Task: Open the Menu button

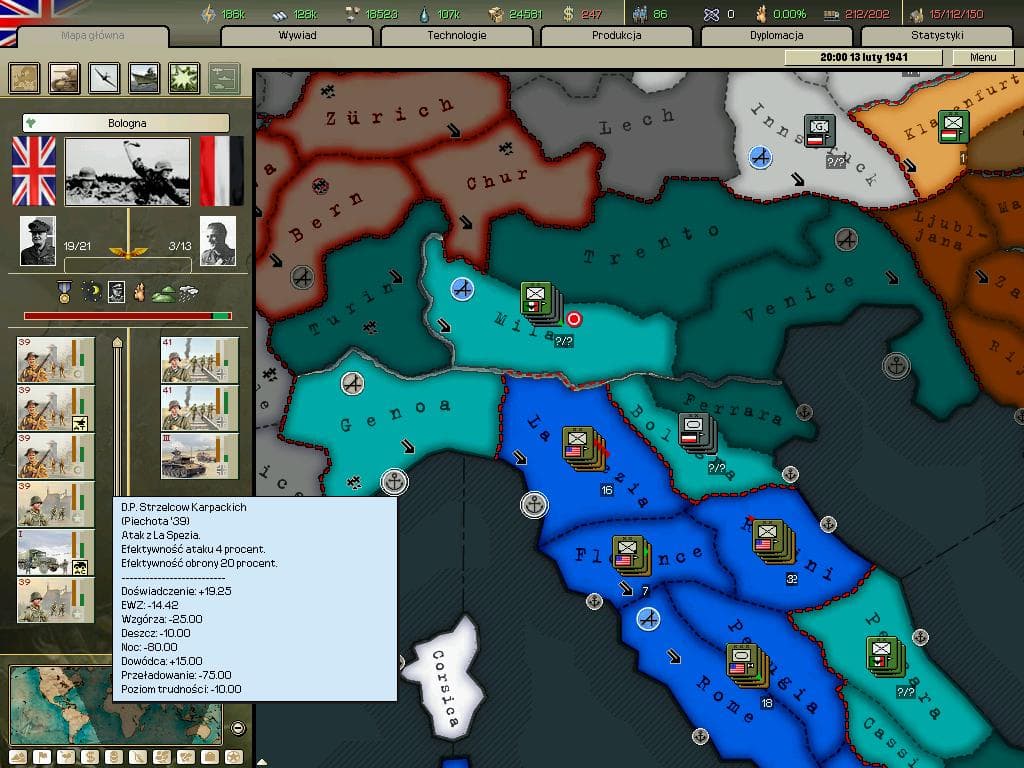Action: 983,57
